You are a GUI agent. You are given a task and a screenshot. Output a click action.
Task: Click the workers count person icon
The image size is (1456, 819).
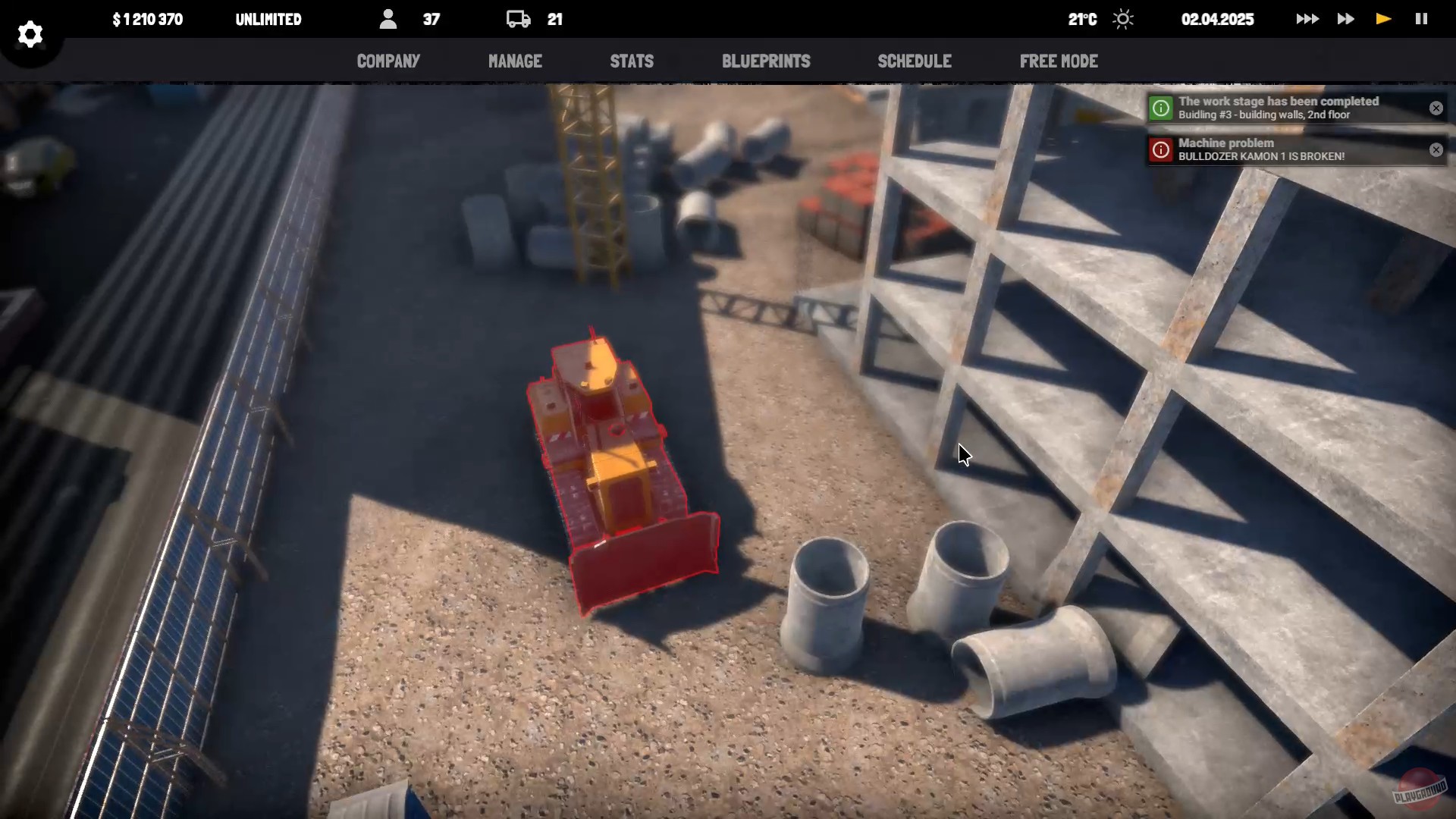pos(388,19)
